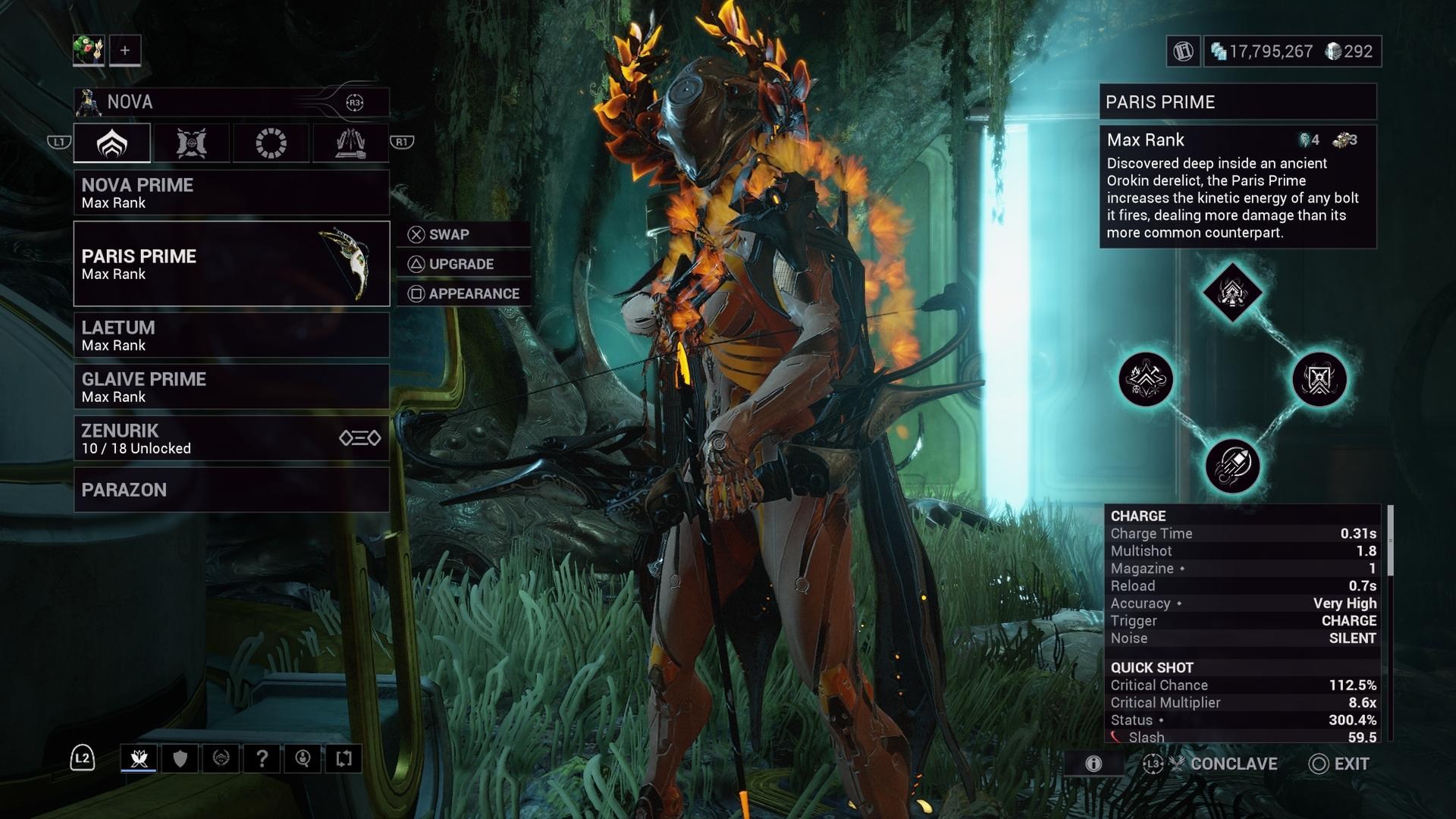Swap the Paris Prime weapon
Viewport: 1456px width, 819px height.
463,234
